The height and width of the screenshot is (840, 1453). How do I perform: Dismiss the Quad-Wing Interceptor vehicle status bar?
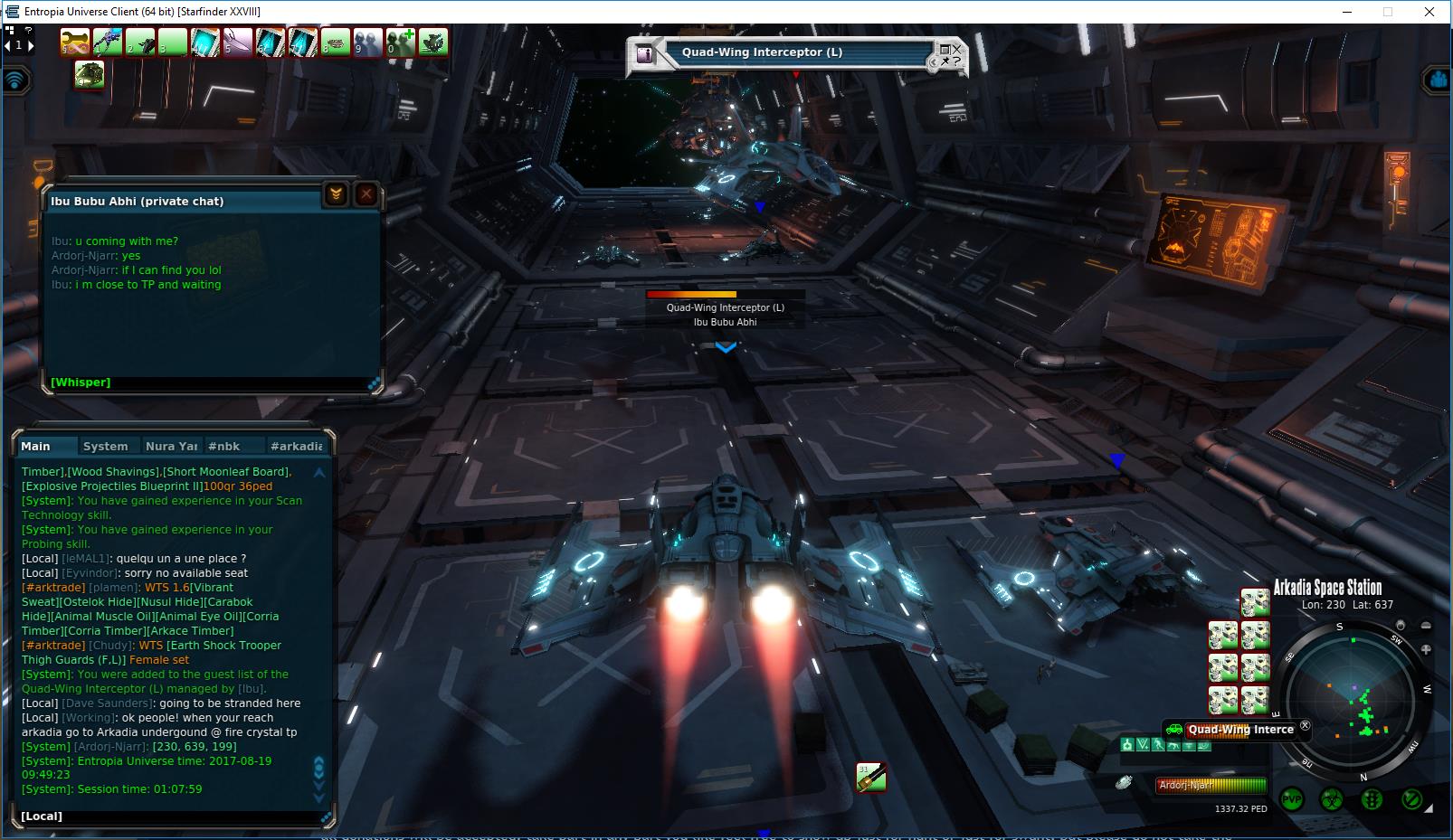coord(1305,725)
